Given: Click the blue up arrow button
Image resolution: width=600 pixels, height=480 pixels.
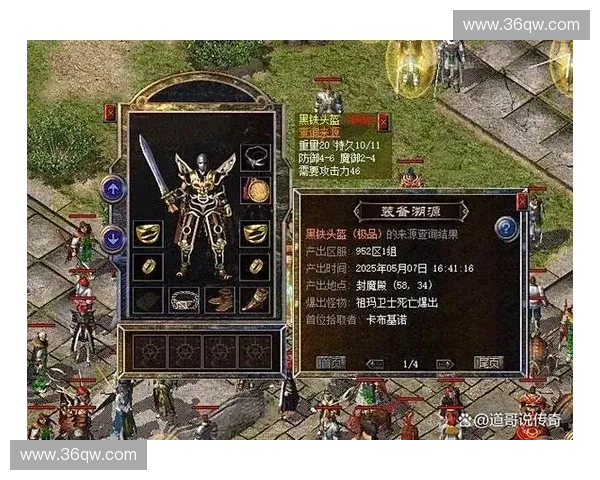Looking at the screenshot, I should 113,187.
